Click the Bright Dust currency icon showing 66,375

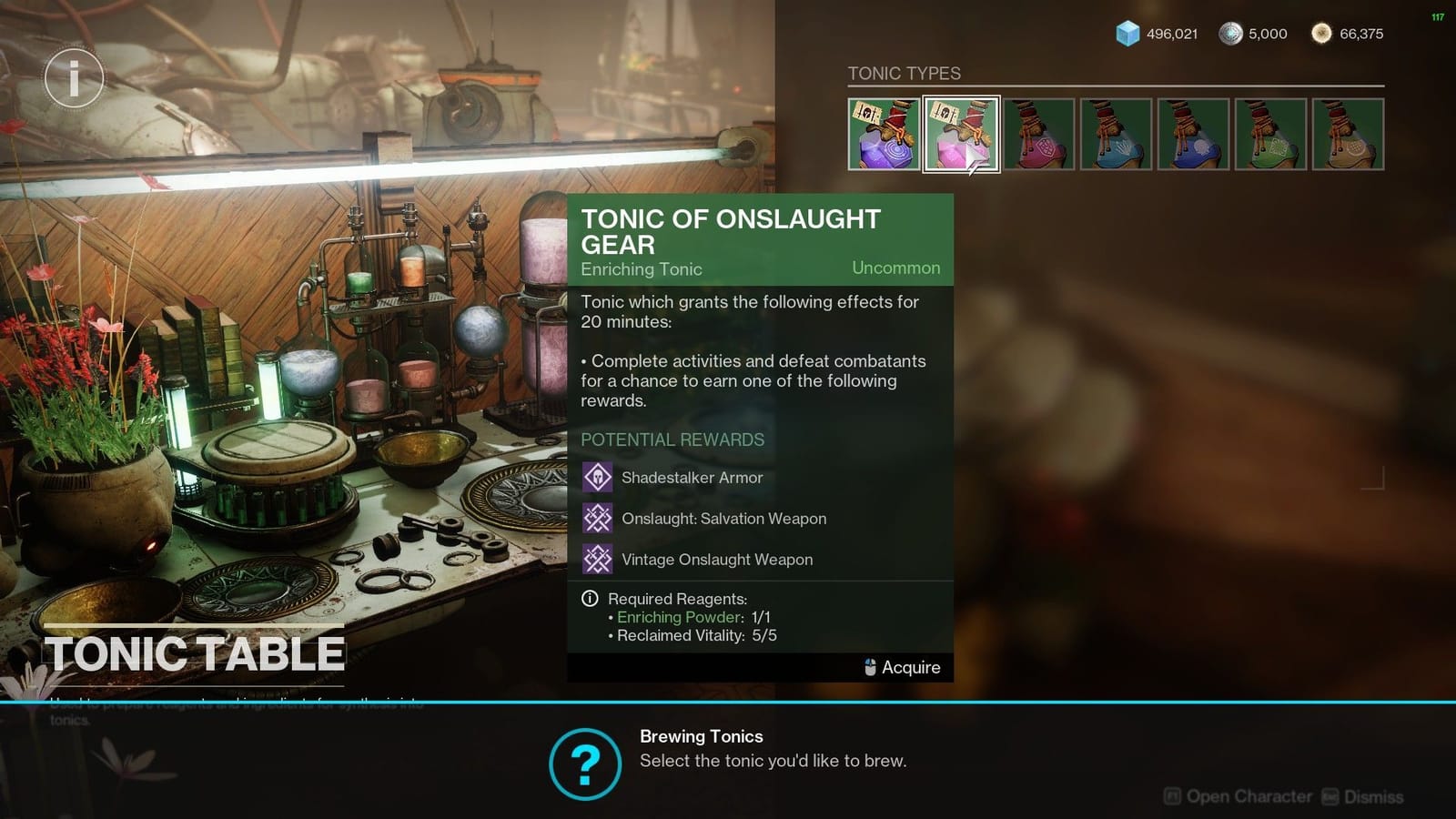(x=1321, y=34)
